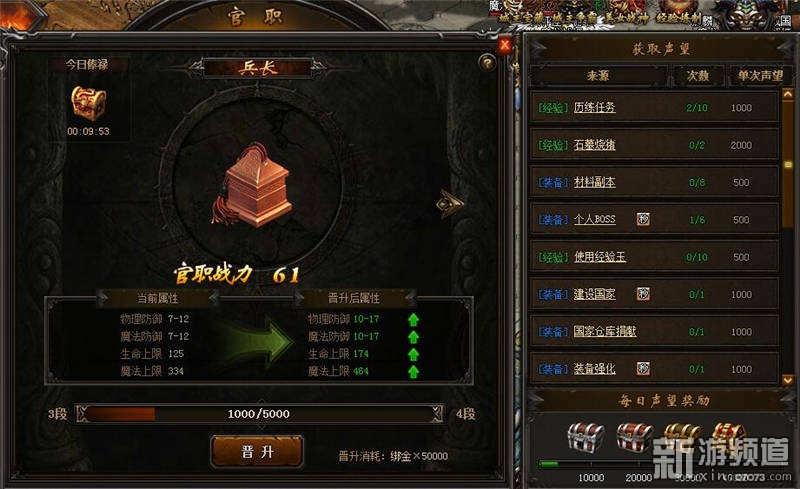This screenshot has width=800, height=489.
Task: Claim the 20000 prestige reward chest
Action: click(634, 437)
